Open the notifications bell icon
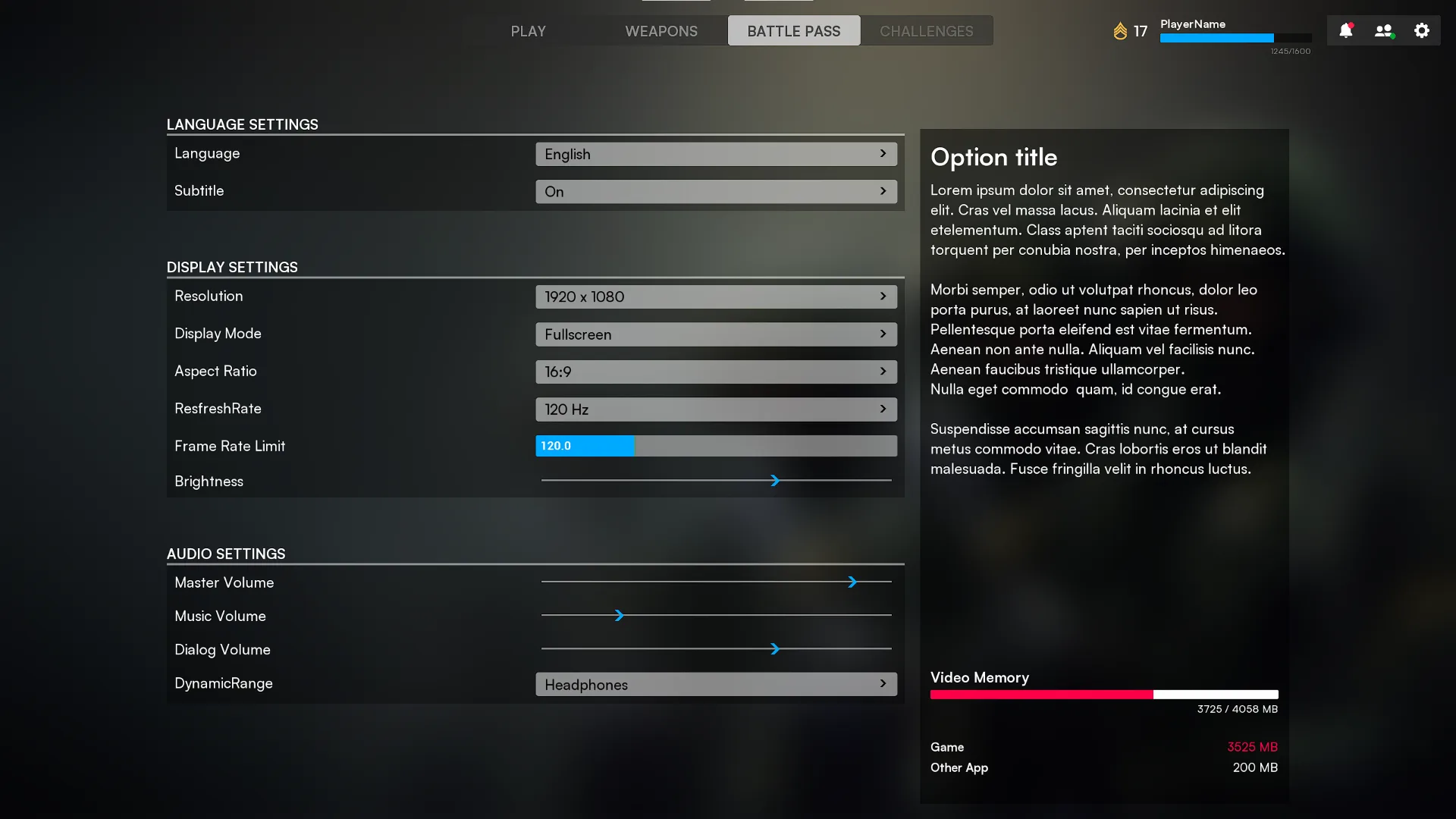 click(1346, 30)
